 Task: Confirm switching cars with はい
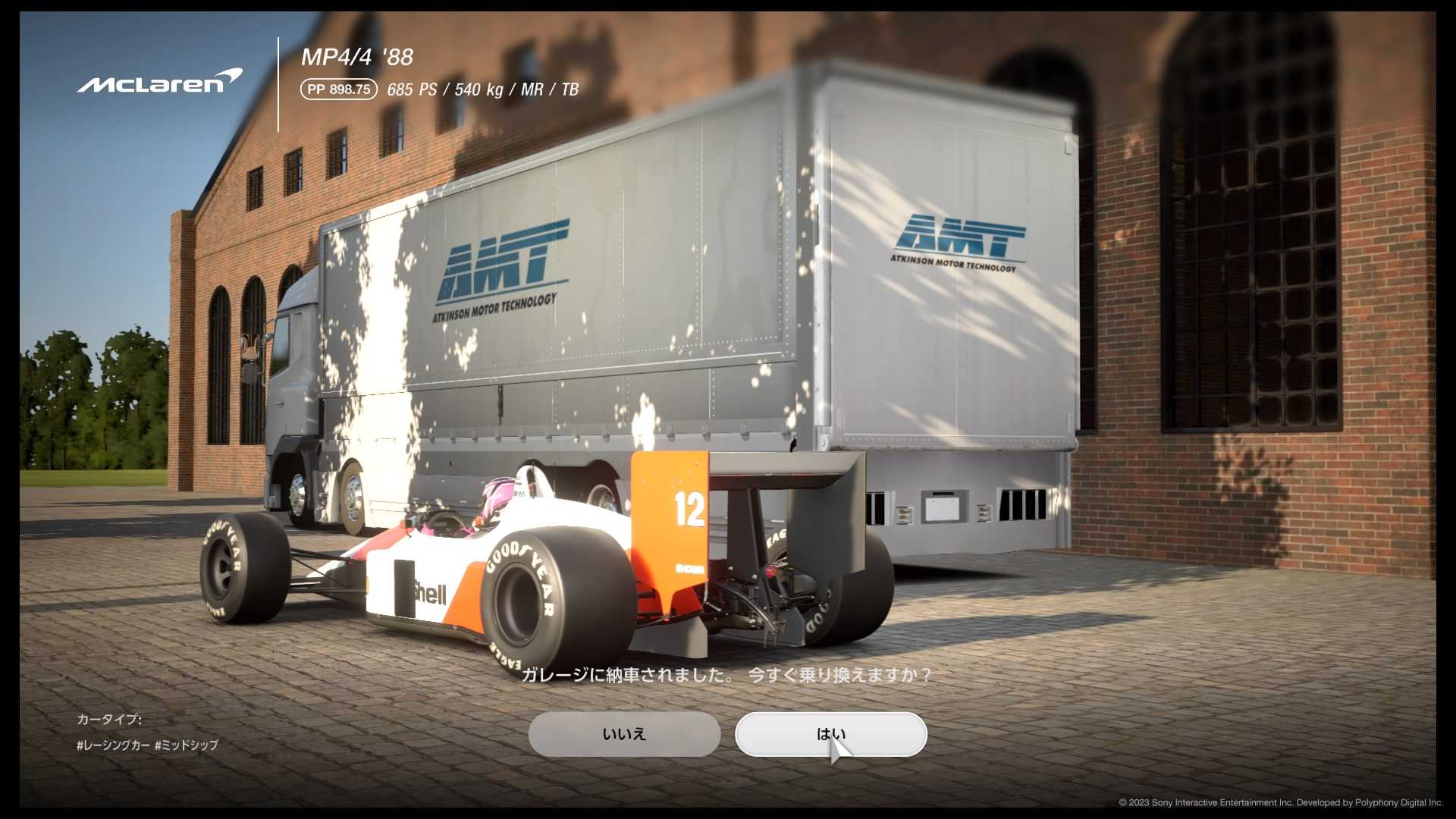click(830, 734)
